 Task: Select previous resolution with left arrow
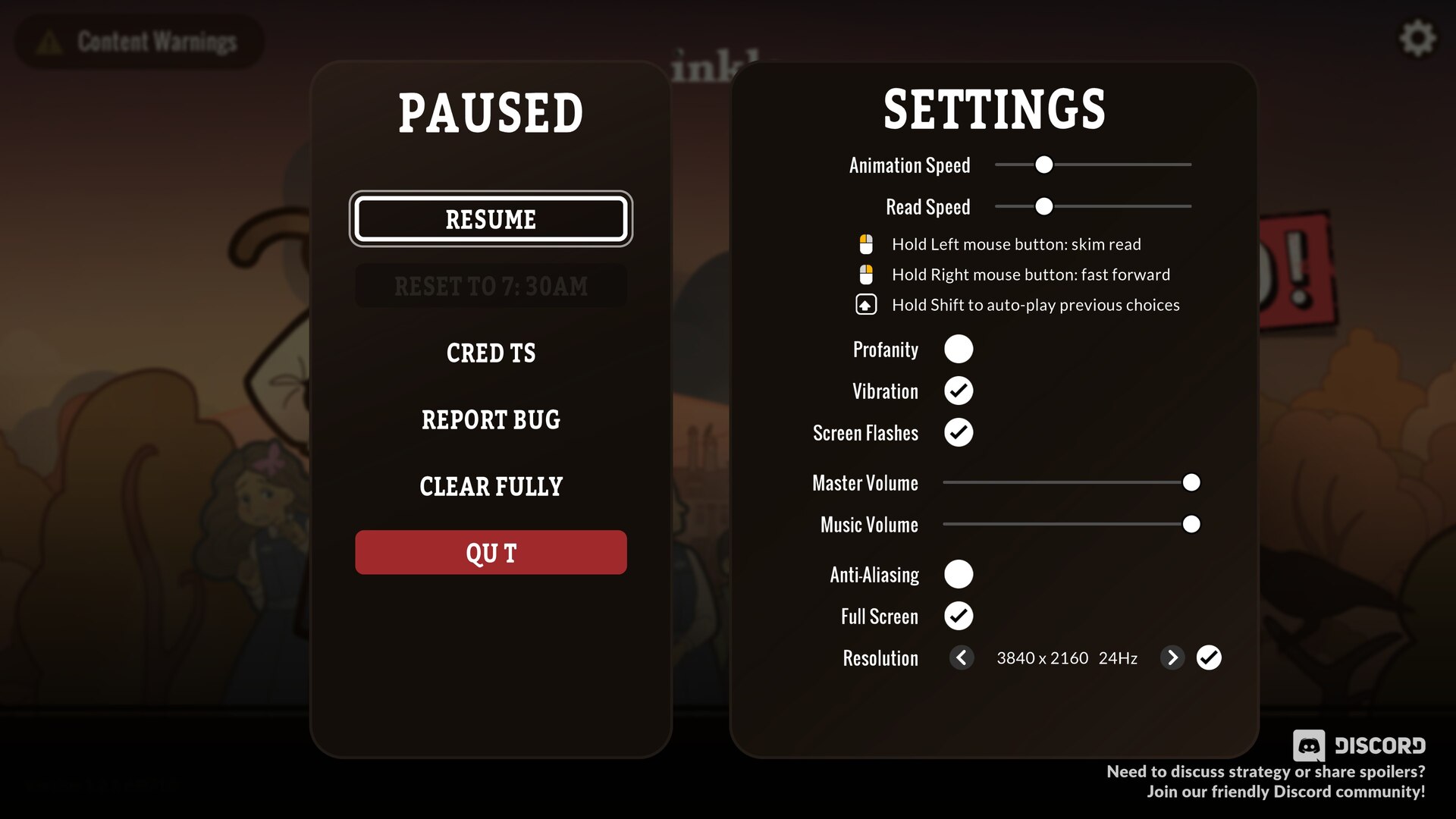(962, 658)
